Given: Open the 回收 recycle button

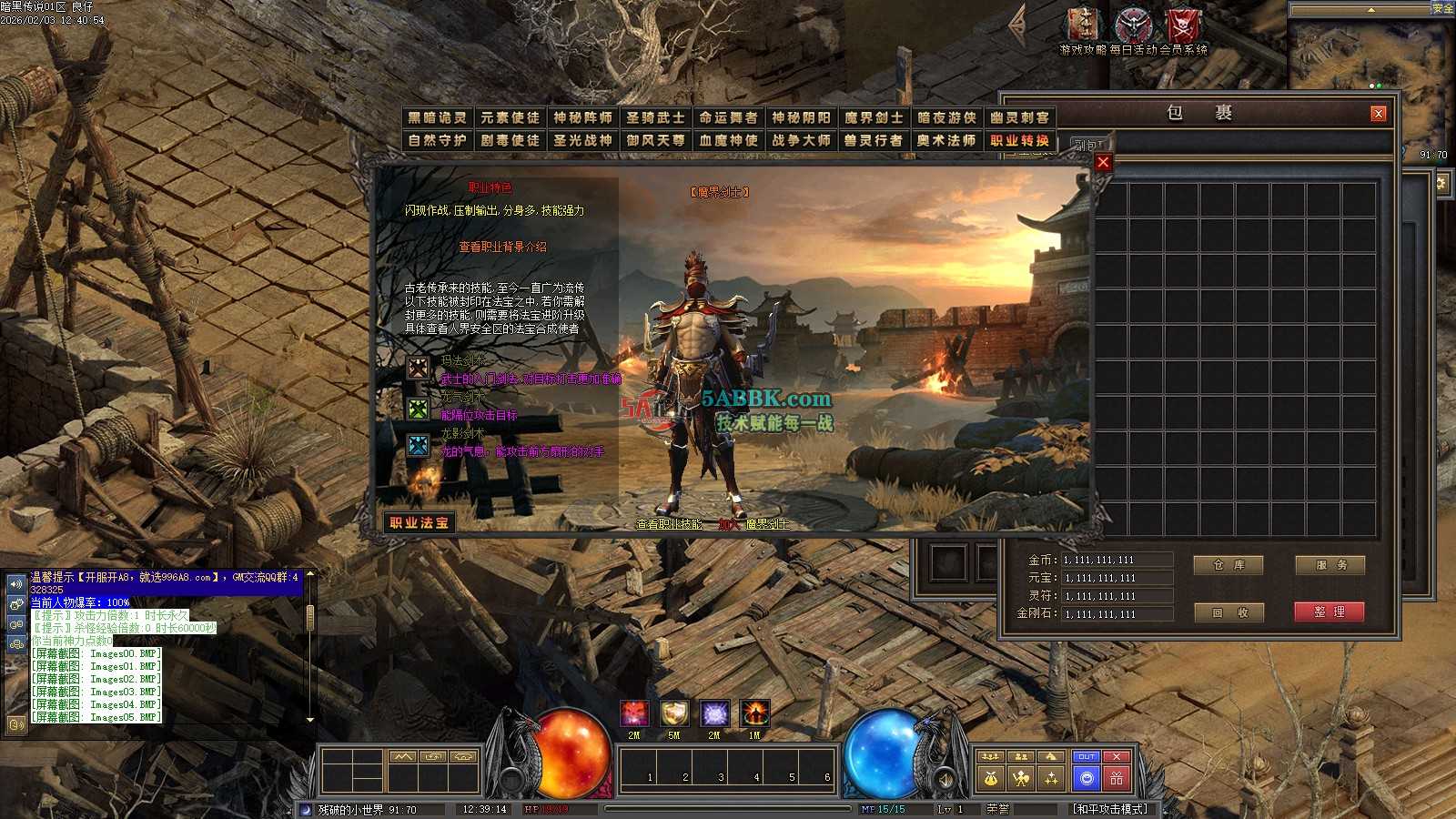Looking at the screenshot, I should (x=1228, y=612).
